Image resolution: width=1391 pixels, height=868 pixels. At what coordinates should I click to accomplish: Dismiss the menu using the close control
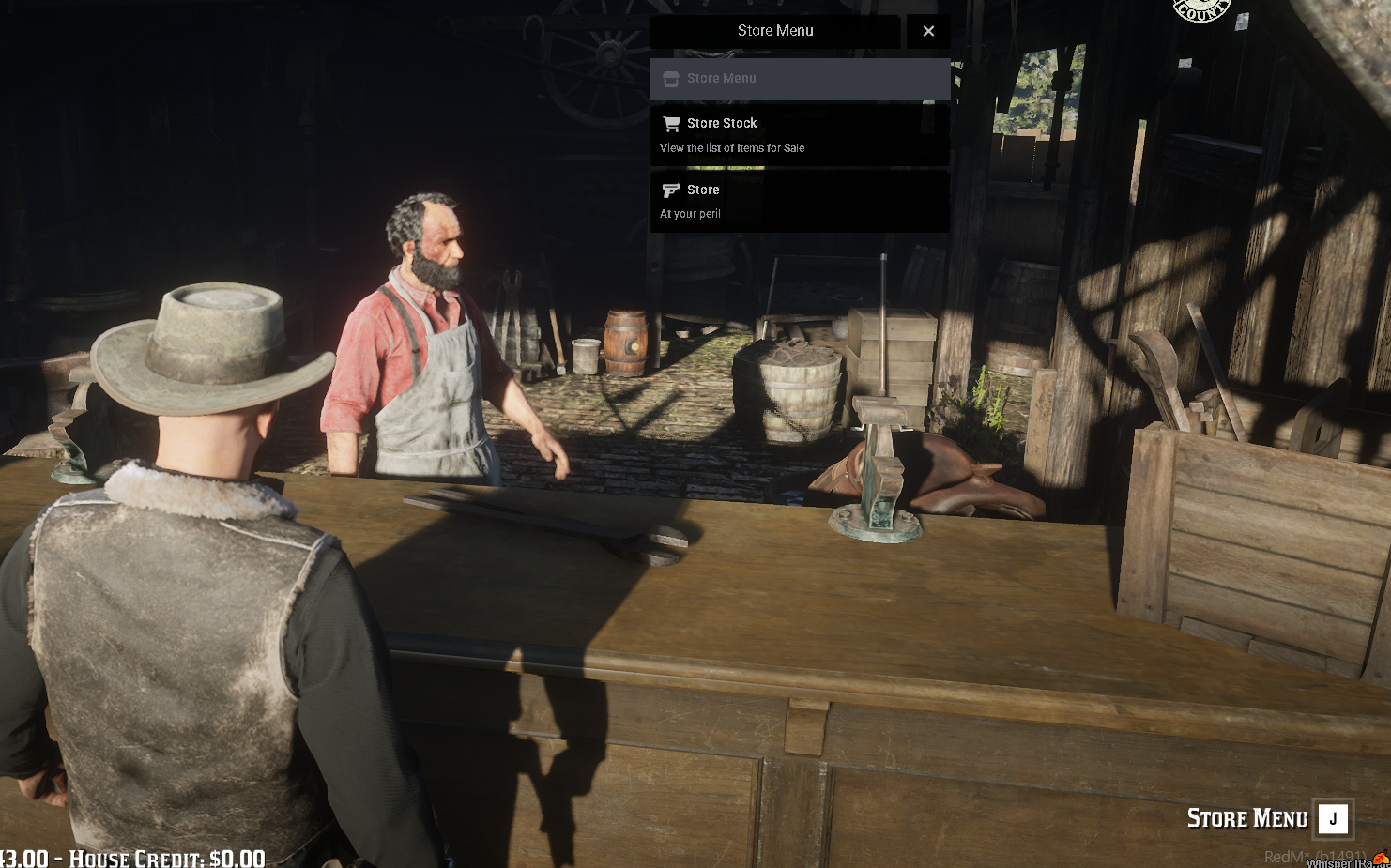click(928, 31)
